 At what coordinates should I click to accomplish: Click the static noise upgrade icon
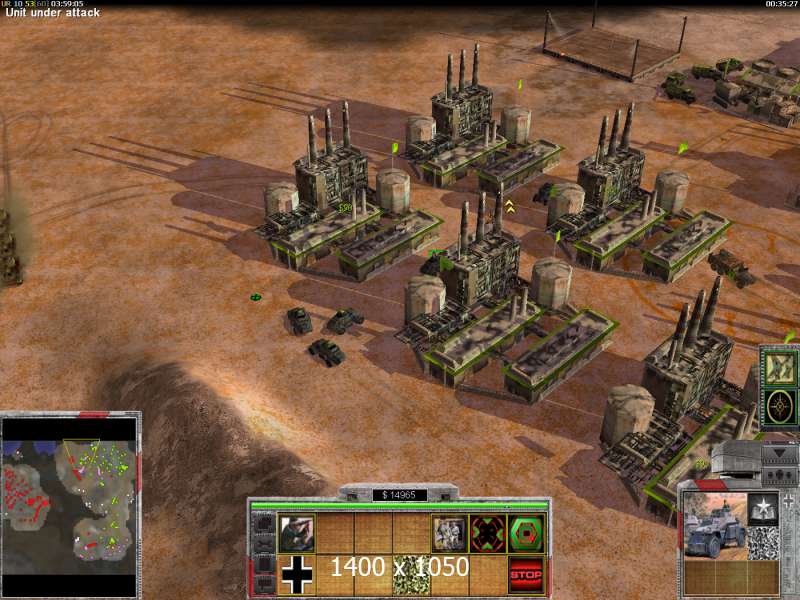(x=764, y=543)
